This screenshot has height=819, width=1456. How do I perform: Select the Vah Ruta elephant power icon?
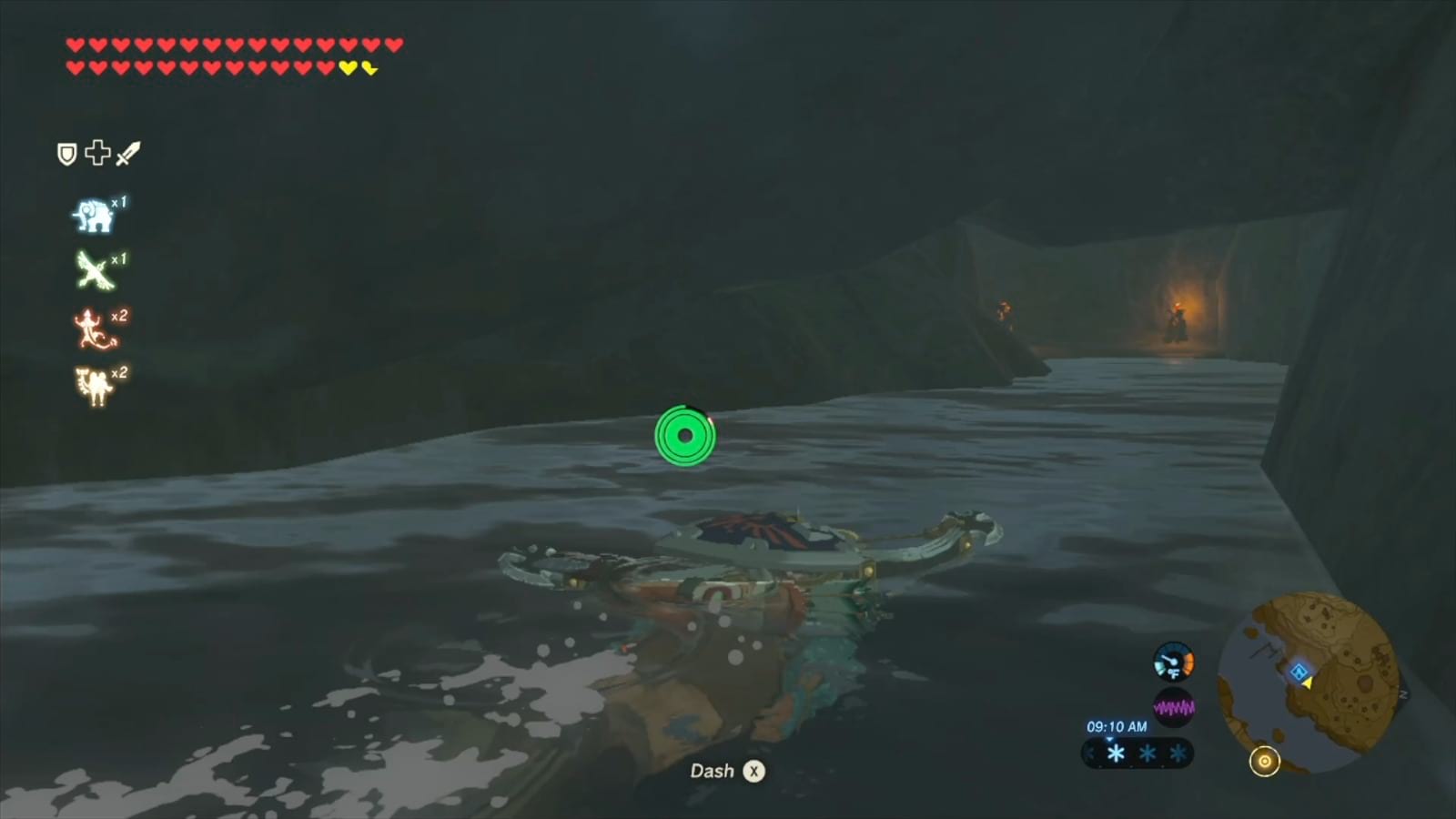[94, 211]
